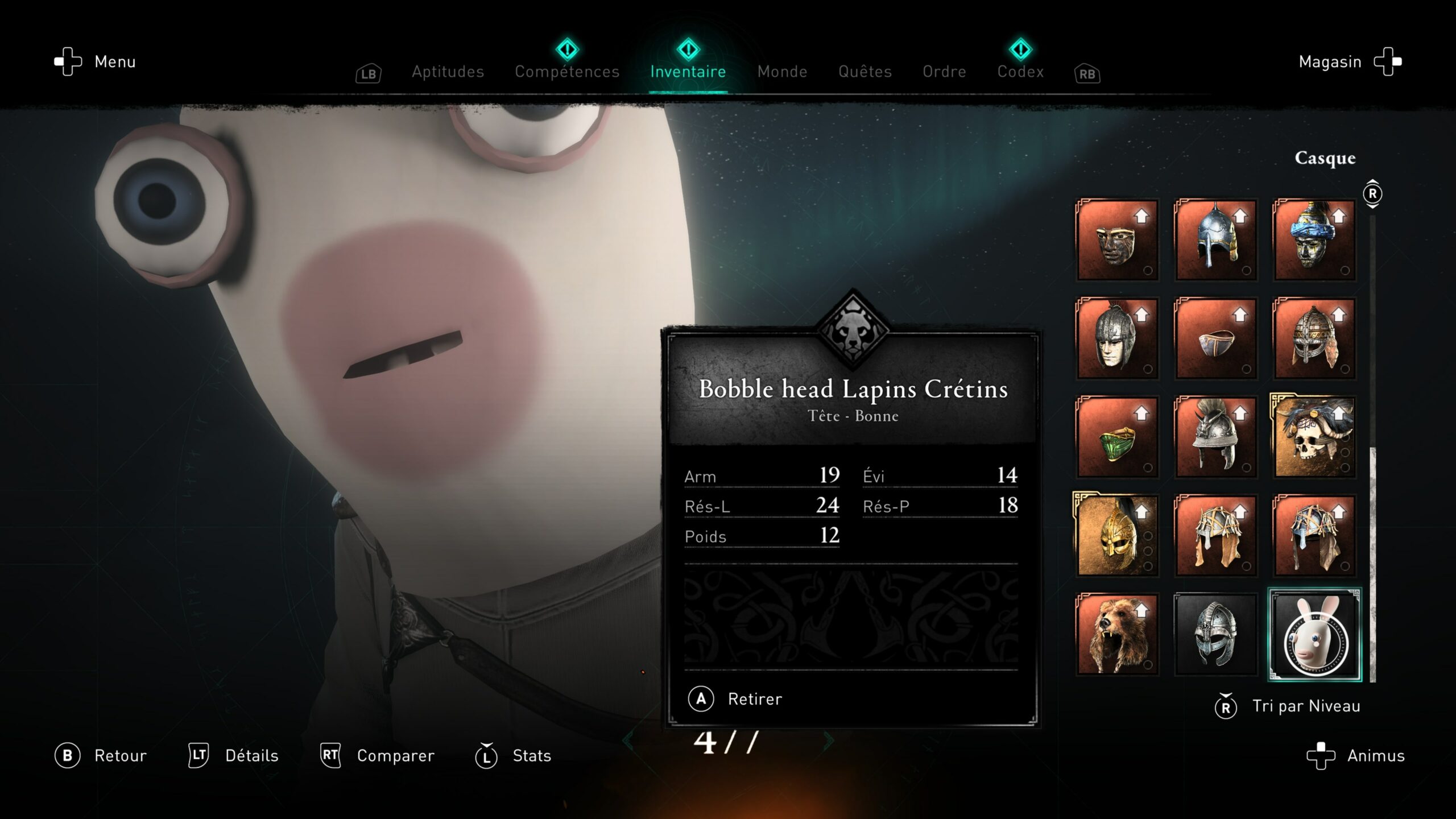The image size is (1456, 819).
Task: Click Comparer in the bottom bar
Action: (x=395, y=755)
